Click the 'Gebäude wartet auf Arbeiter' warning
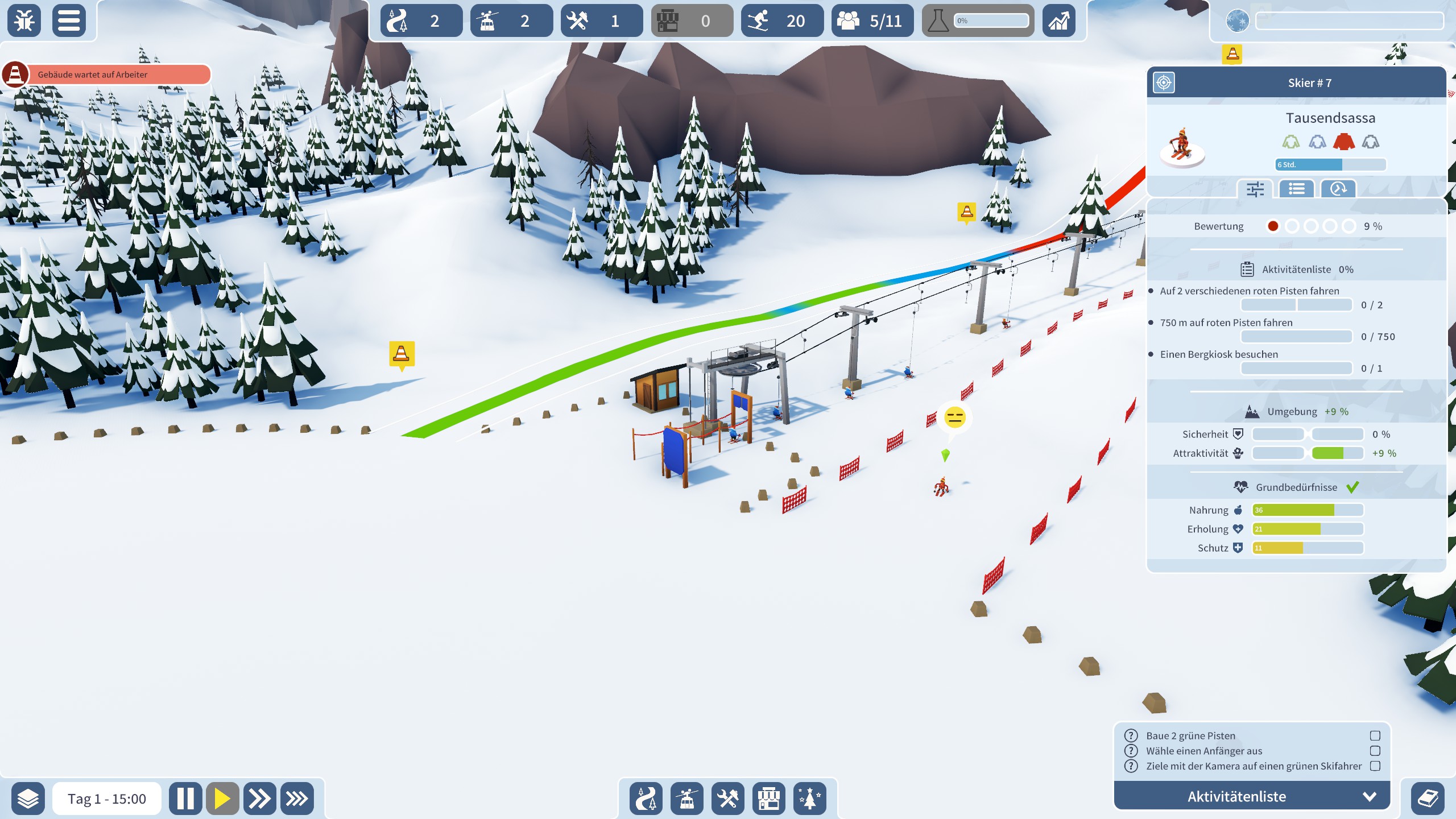 pos(108,75)
